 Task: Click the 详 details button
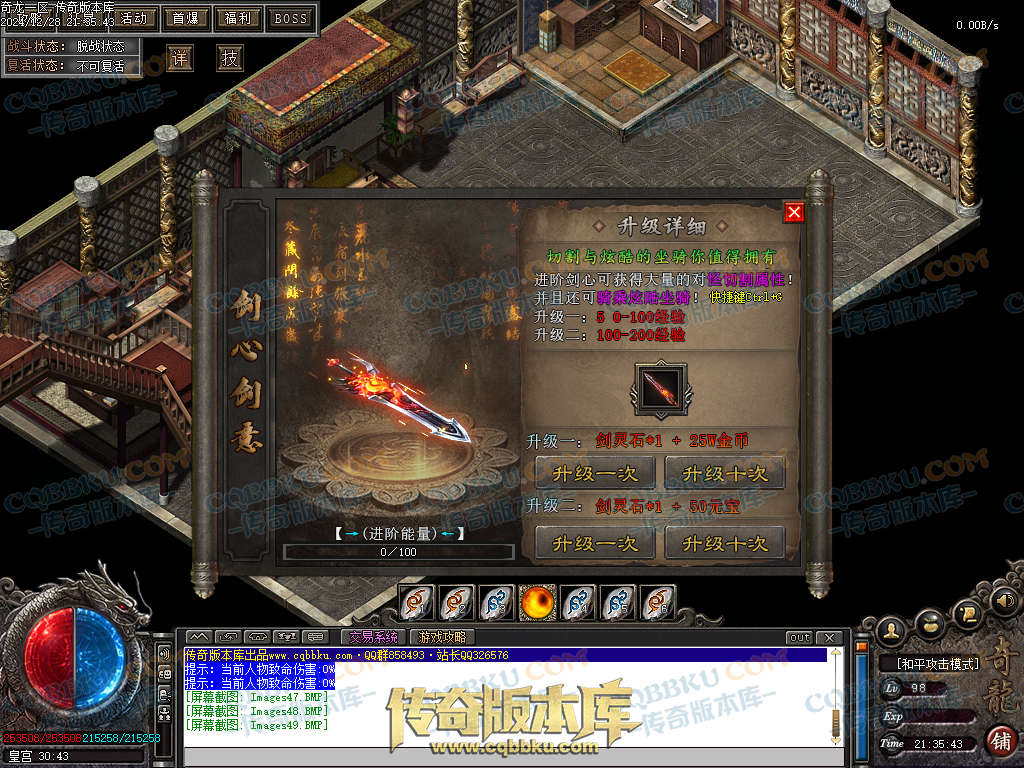tap(180, 58)
